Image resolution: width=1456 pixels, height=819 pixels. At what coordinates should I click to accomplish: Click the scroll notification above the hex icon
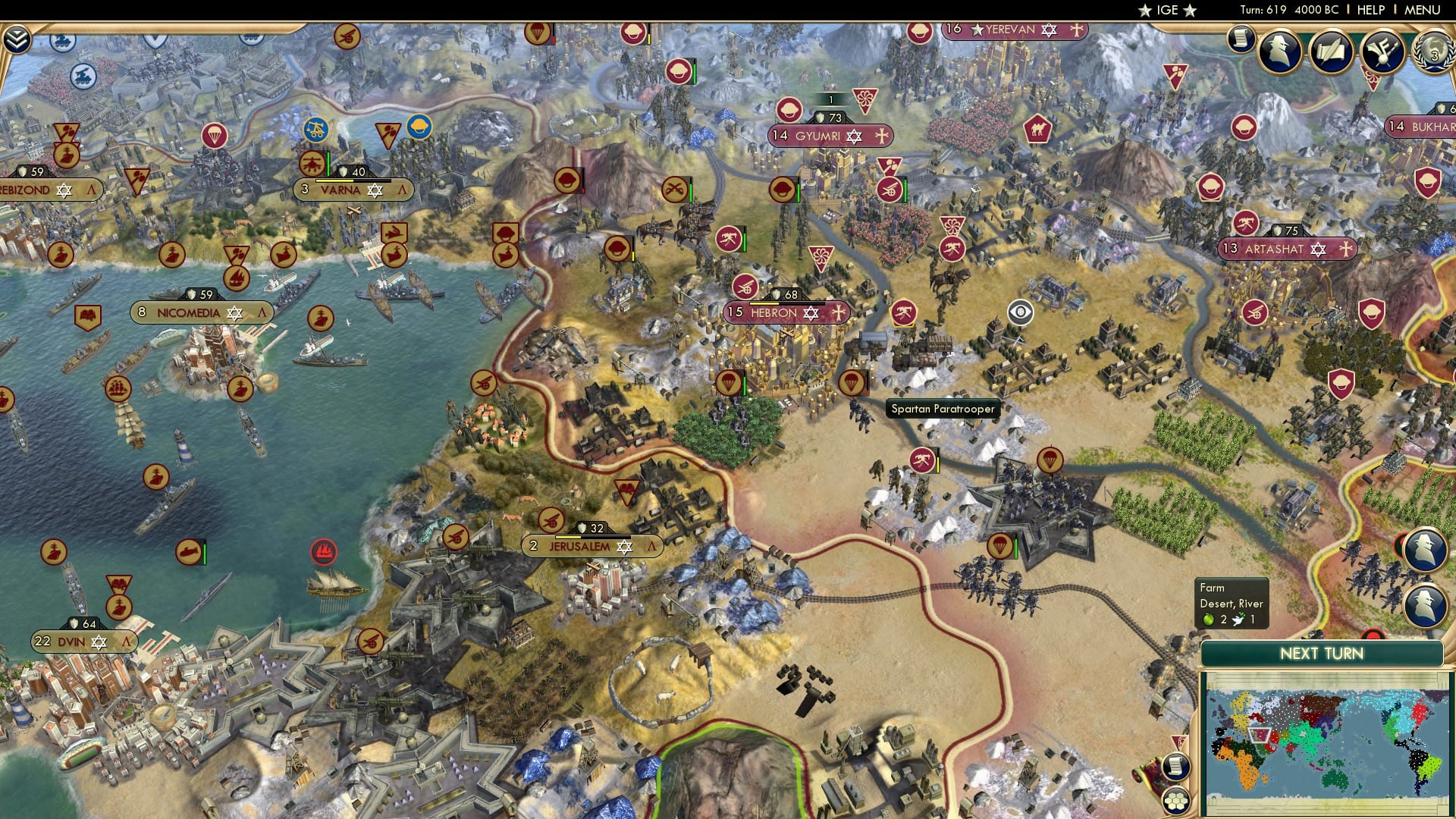coord(1175,768)
